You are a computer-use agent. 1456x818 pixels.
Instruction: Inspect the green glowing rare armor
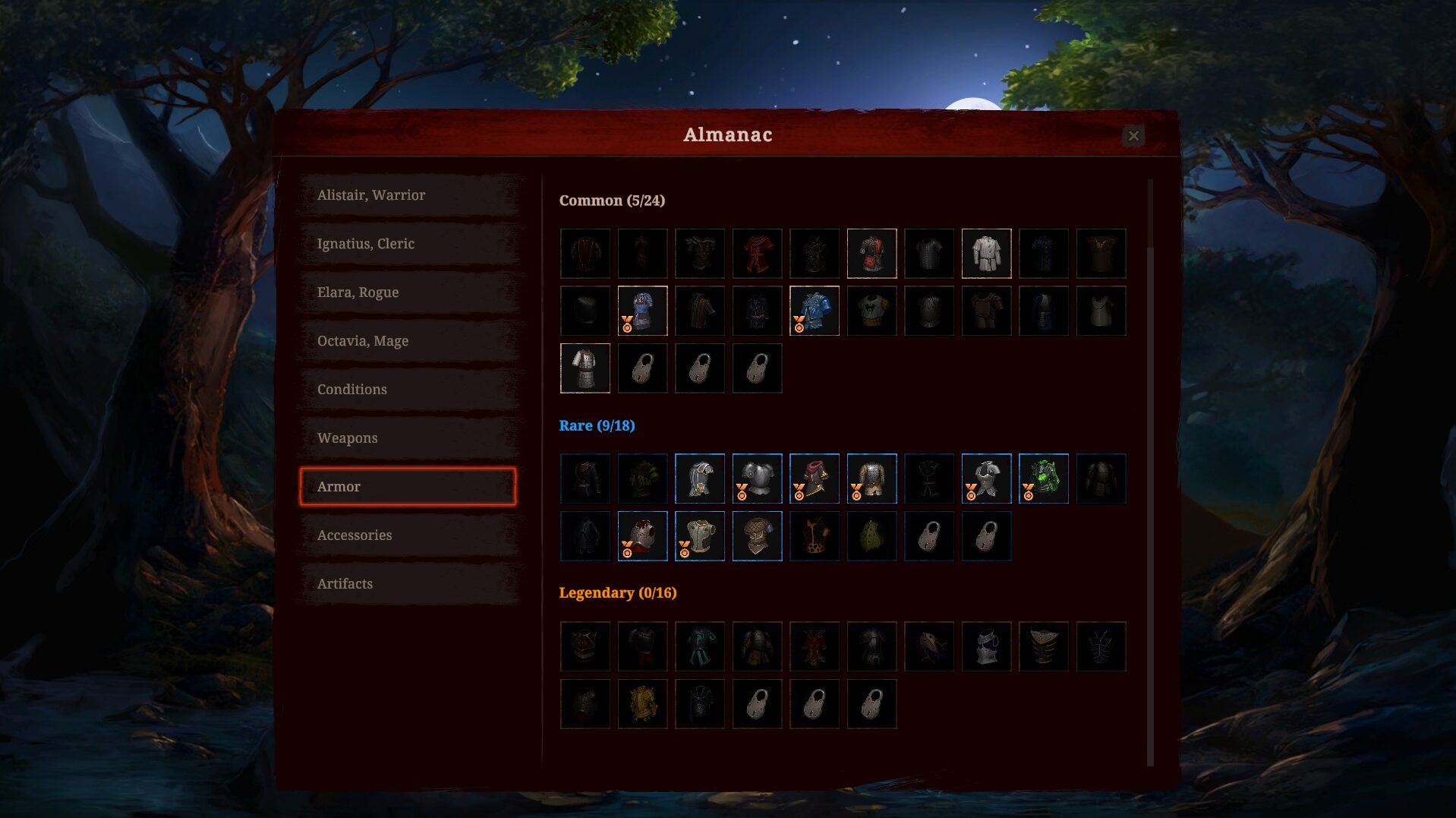click(x=1044, y=478)
